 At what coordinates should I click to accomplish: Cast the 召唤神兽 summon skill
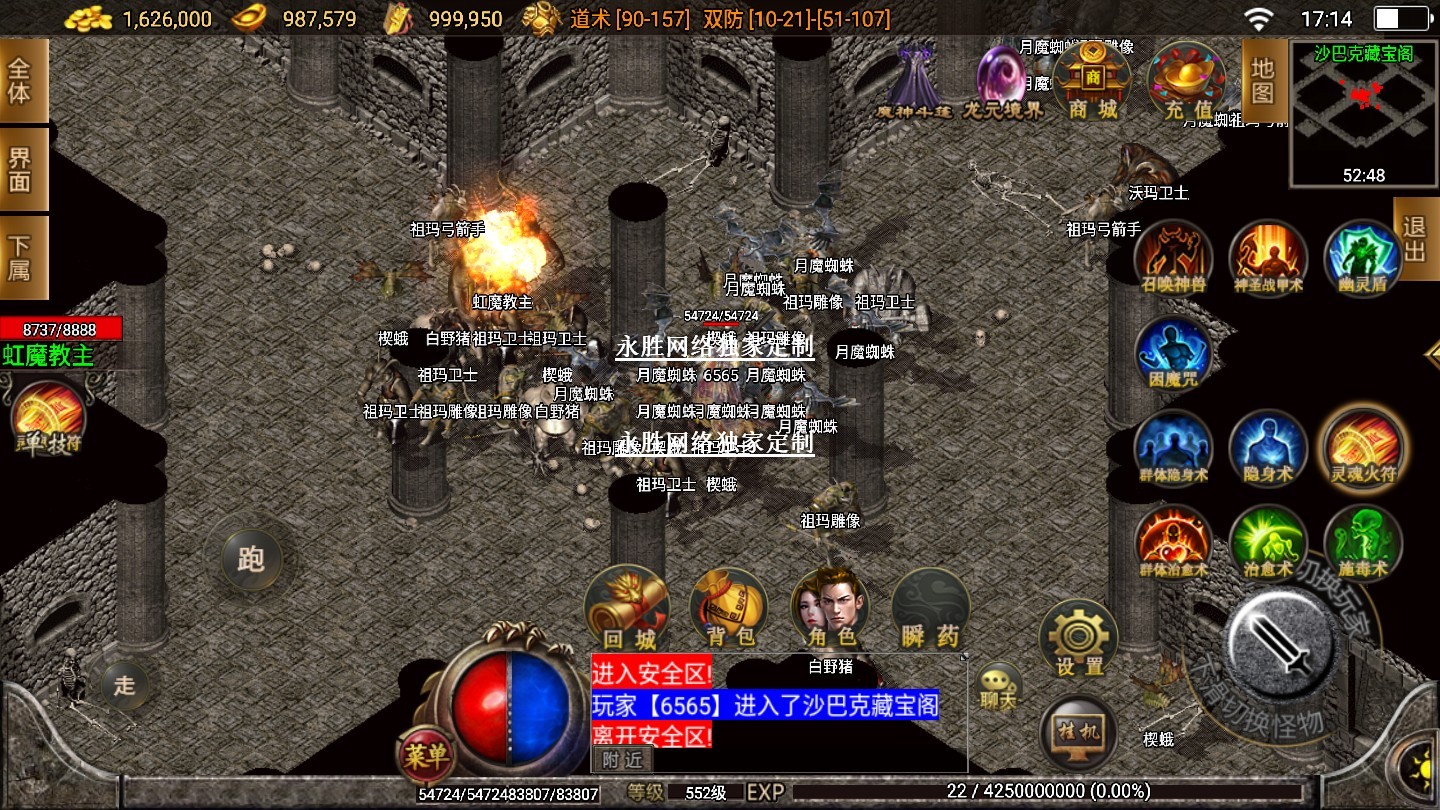point(1173,257)
